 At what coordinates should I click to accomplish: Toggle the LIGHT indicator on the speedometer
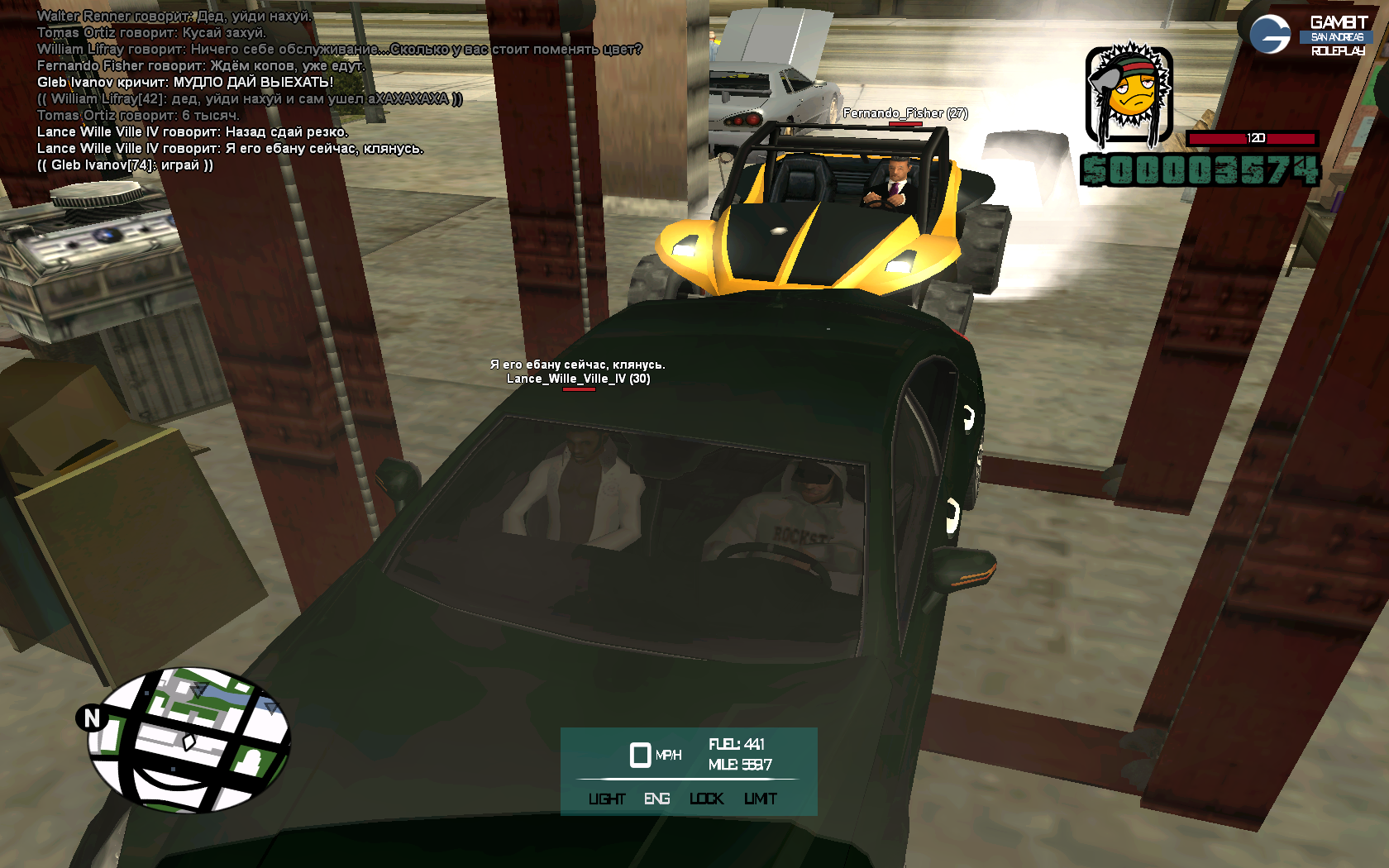(607, 799)
